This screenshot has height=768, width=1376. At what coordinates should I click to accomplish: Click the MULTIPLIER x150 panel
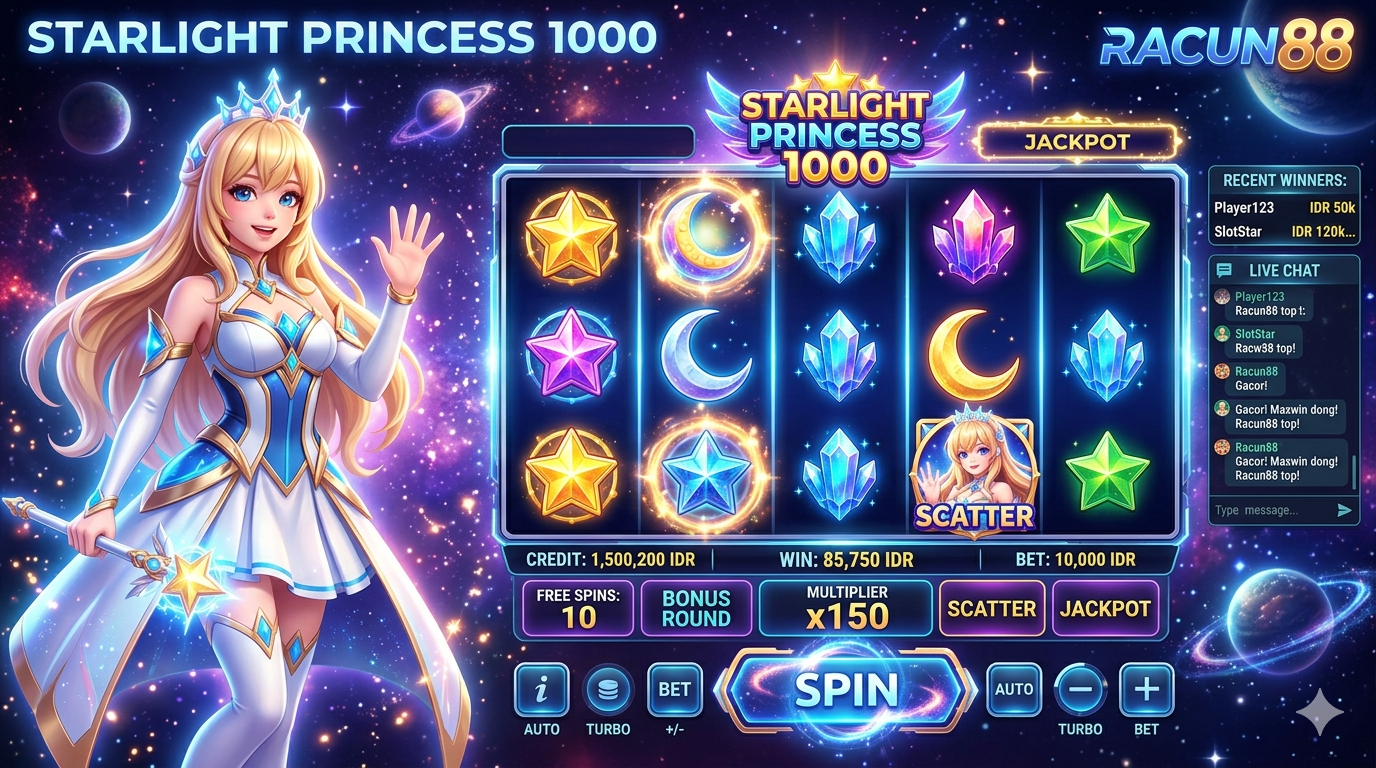[x=846, y=608]
